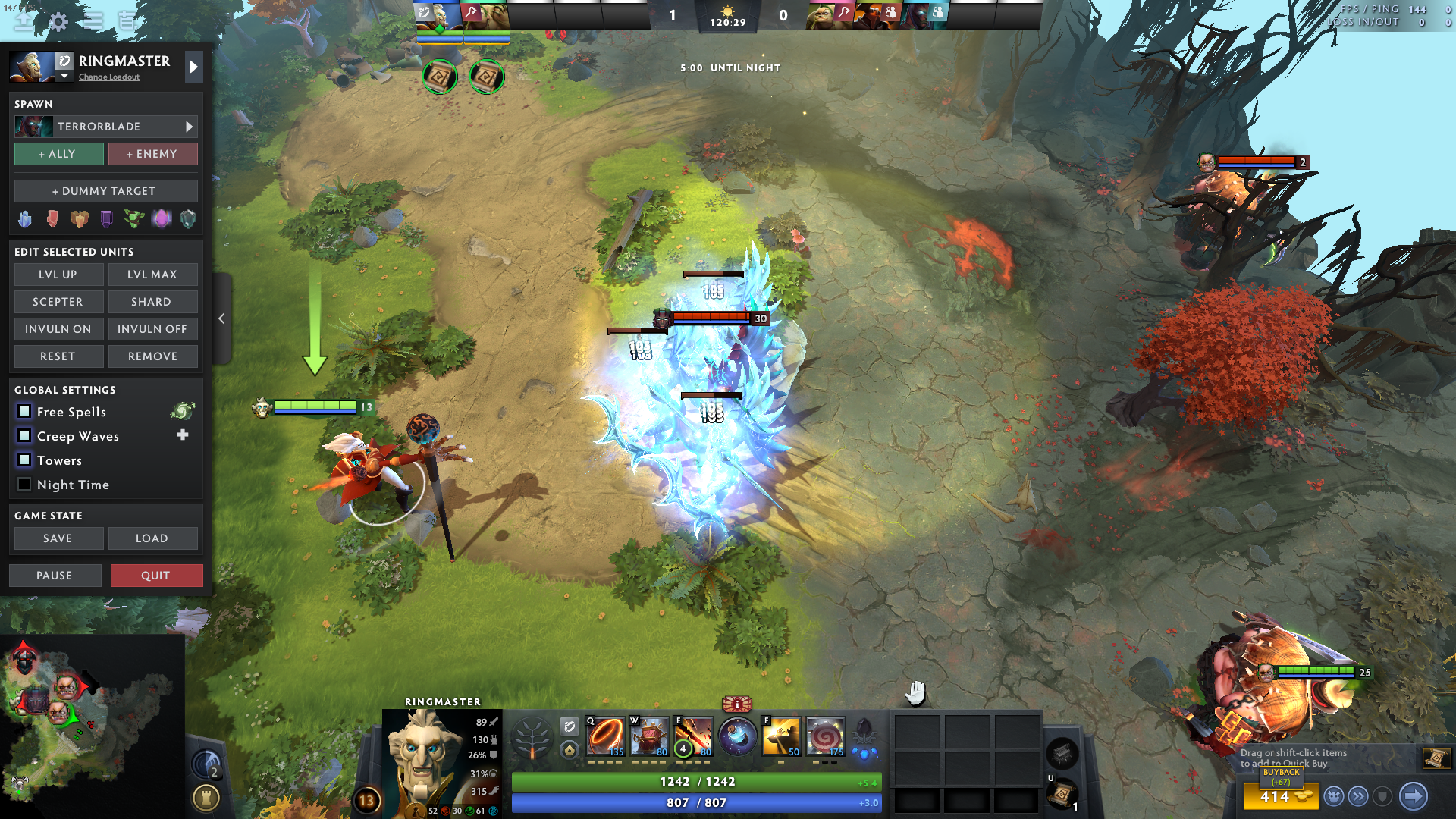The width and height of the screenshot is (1456, 819).
Task: Remove the selected unit
Action: coord(152,356)
